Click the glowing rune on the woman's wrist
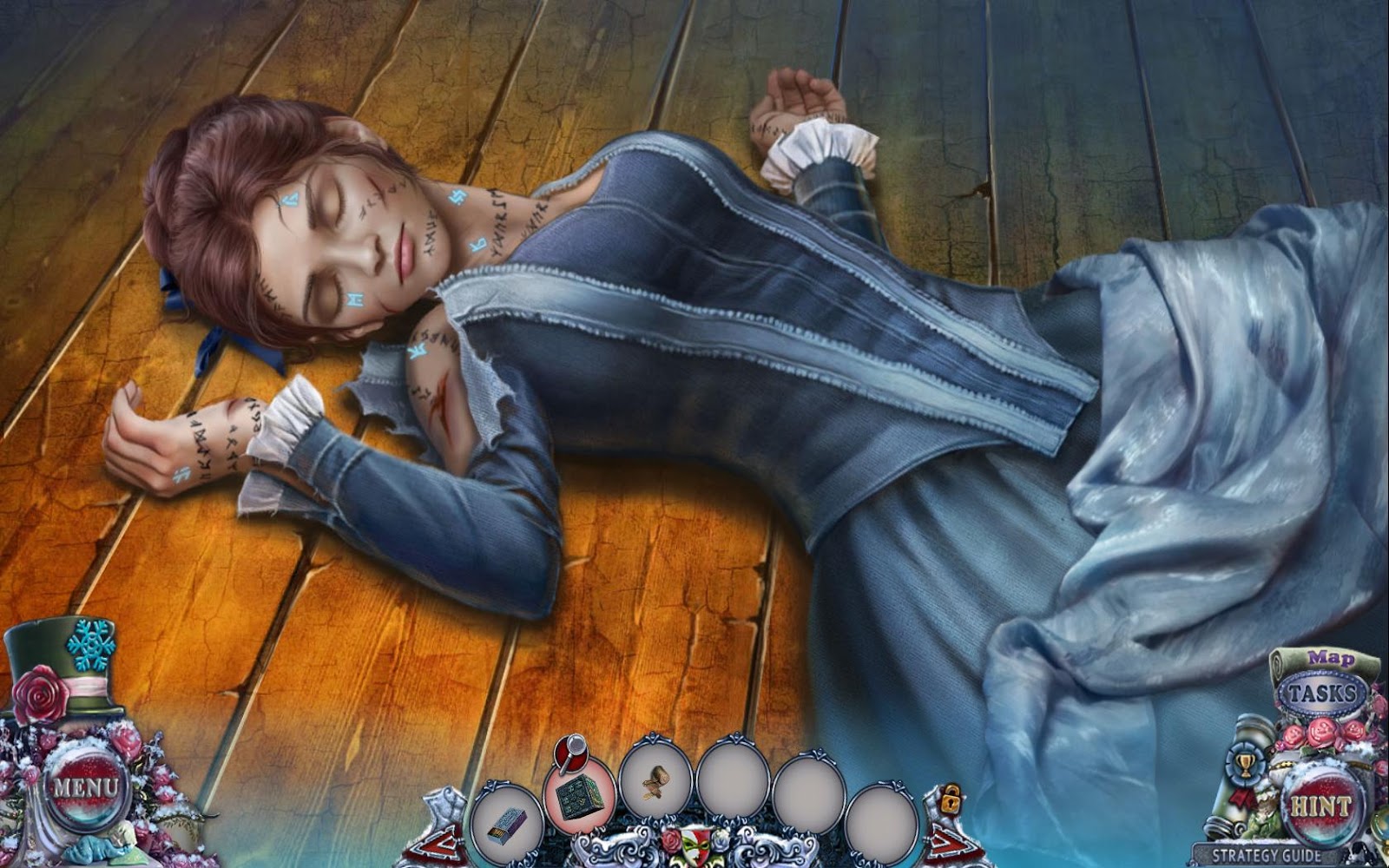 pos(182,473)
